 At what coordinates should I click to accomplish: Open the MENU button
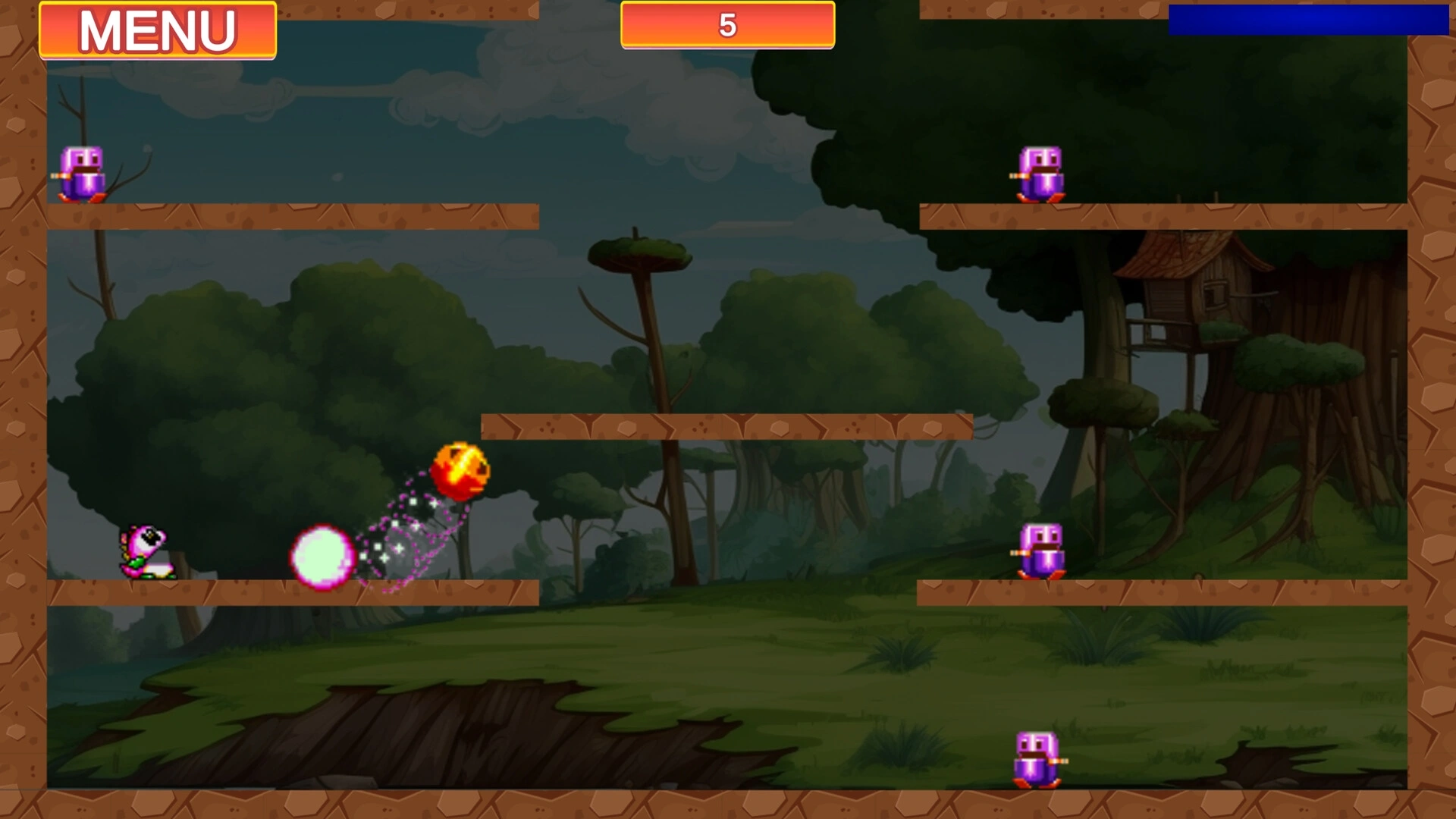click(158, 30)
